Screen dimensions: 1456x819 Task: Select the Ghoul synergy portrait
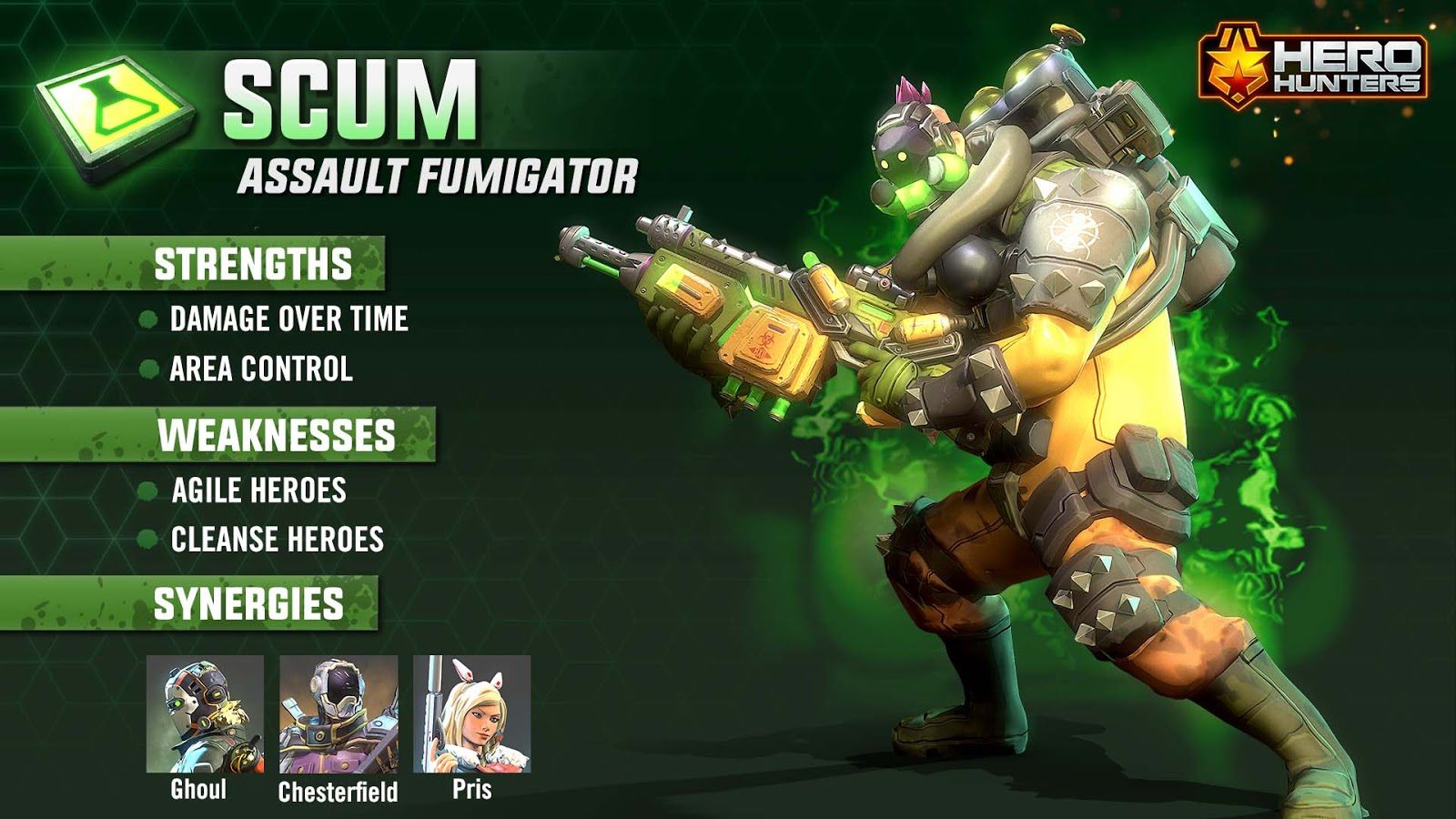(205, 713)
